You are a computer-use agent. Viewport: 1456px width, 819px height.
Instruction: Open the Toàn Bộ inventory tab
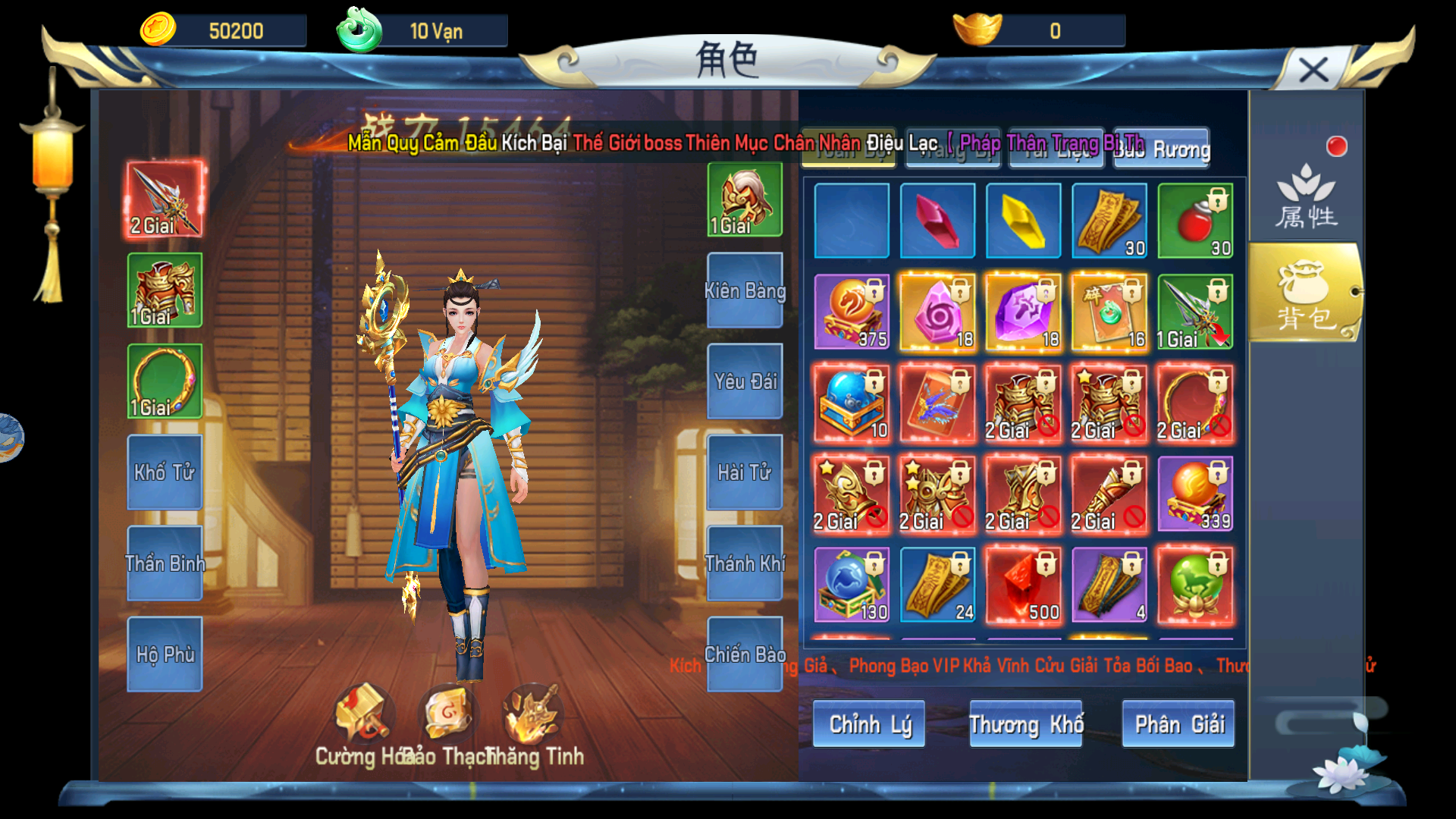click(x=848, y=149)
